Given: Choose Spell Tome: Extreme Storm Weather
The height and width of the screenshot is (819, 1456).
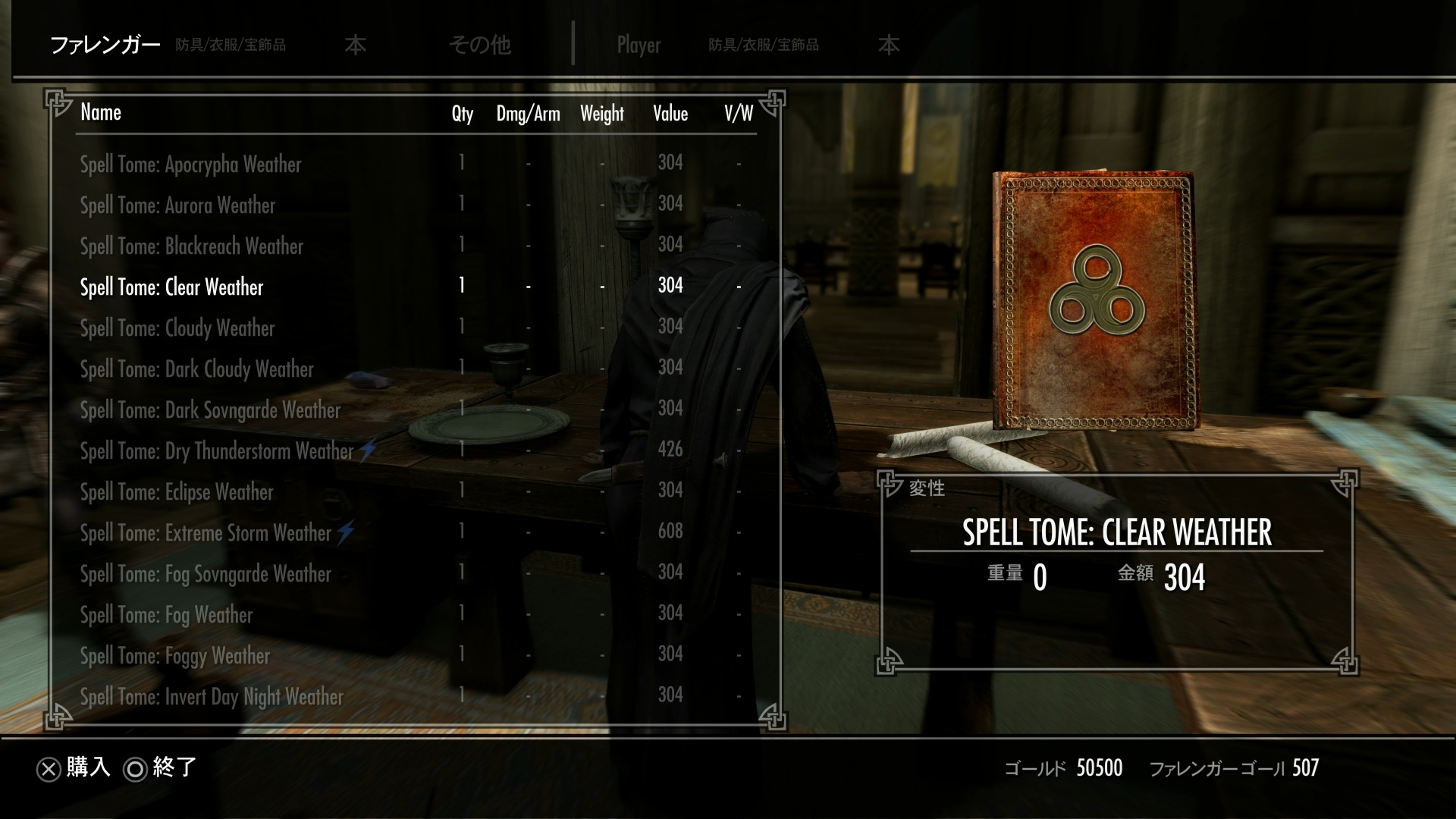Looking at the screenshot, I should (x=206, y=533).
